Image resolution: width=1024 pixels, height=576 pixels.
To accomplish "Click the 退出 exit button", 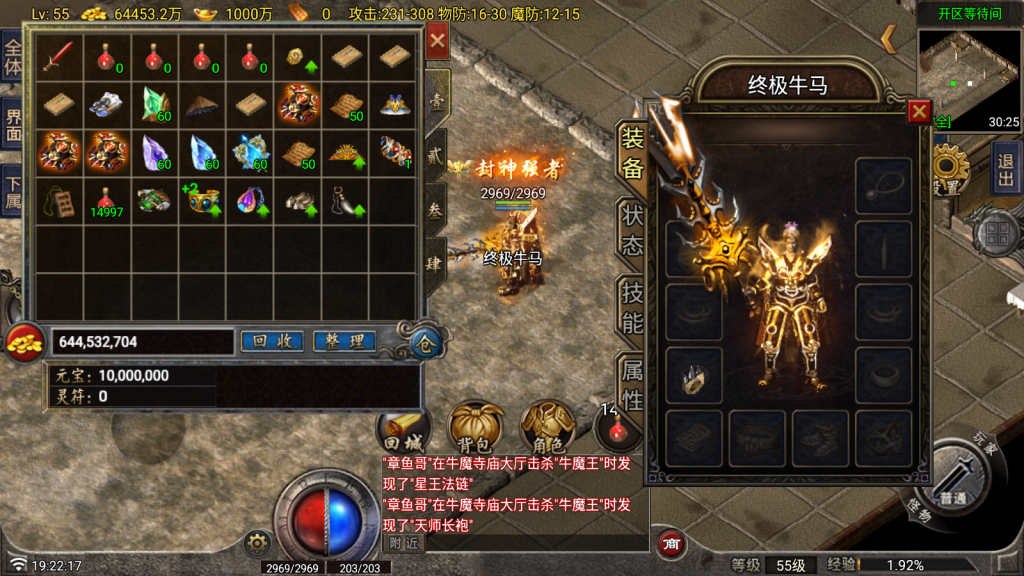I will [1006, 167].
